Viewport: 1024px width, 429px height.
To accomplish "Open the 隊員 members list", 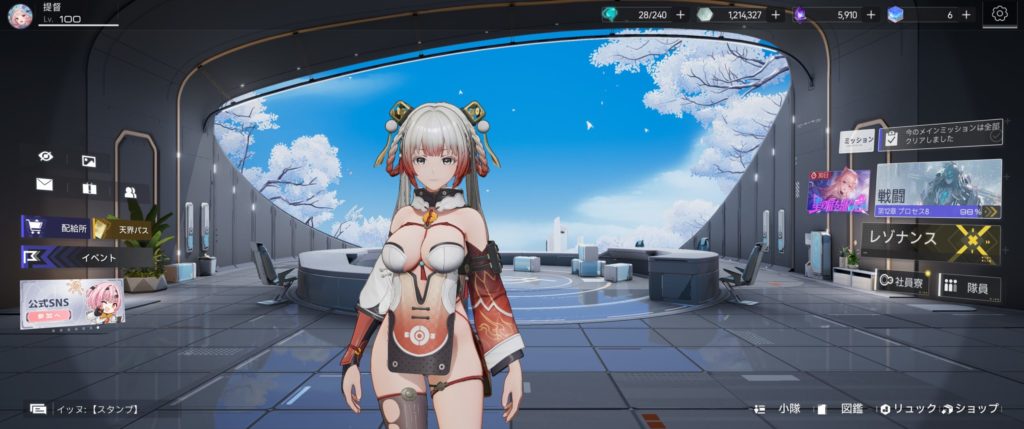I will 969,286.
